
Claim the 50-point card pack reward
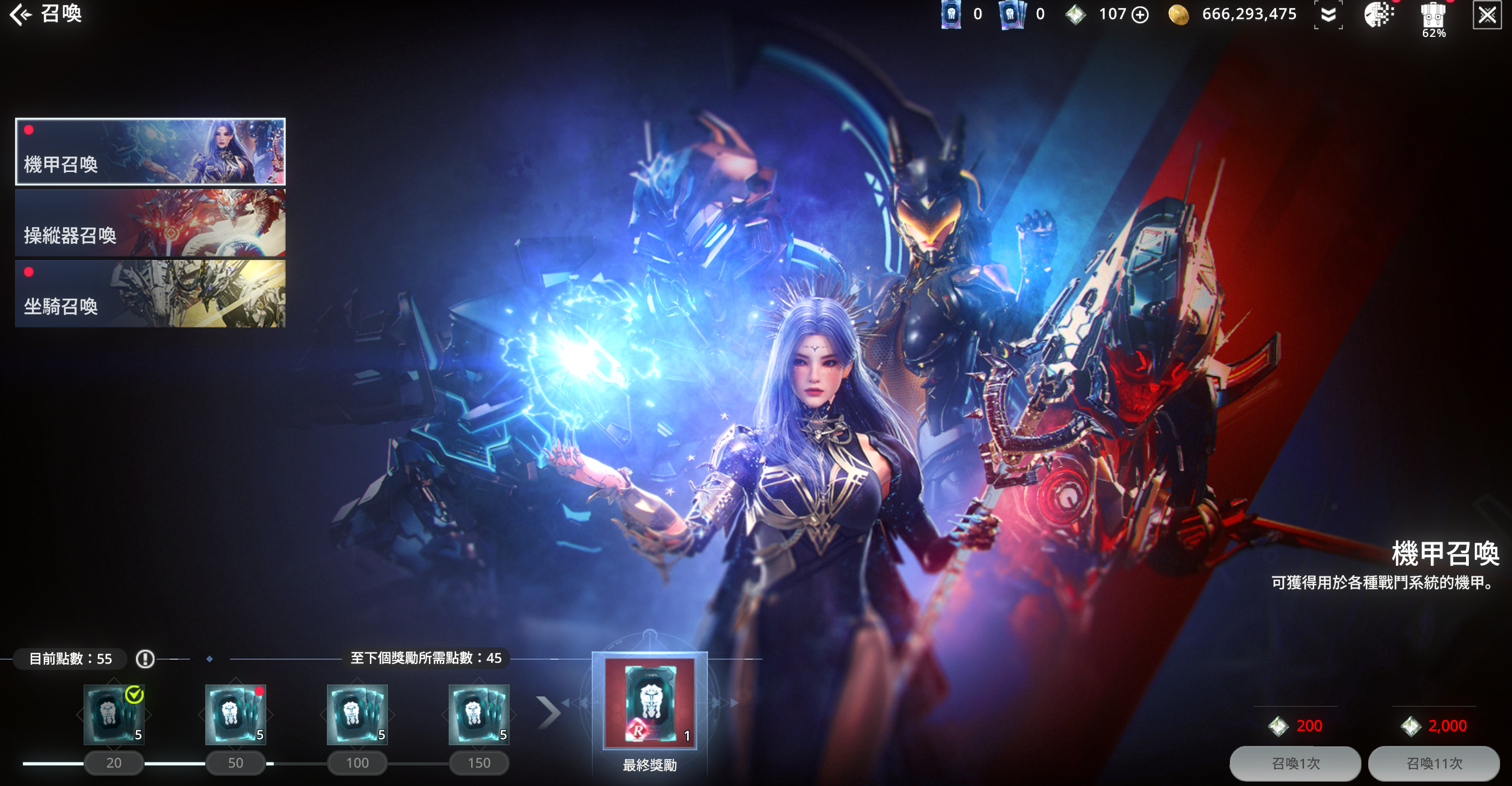235,714
